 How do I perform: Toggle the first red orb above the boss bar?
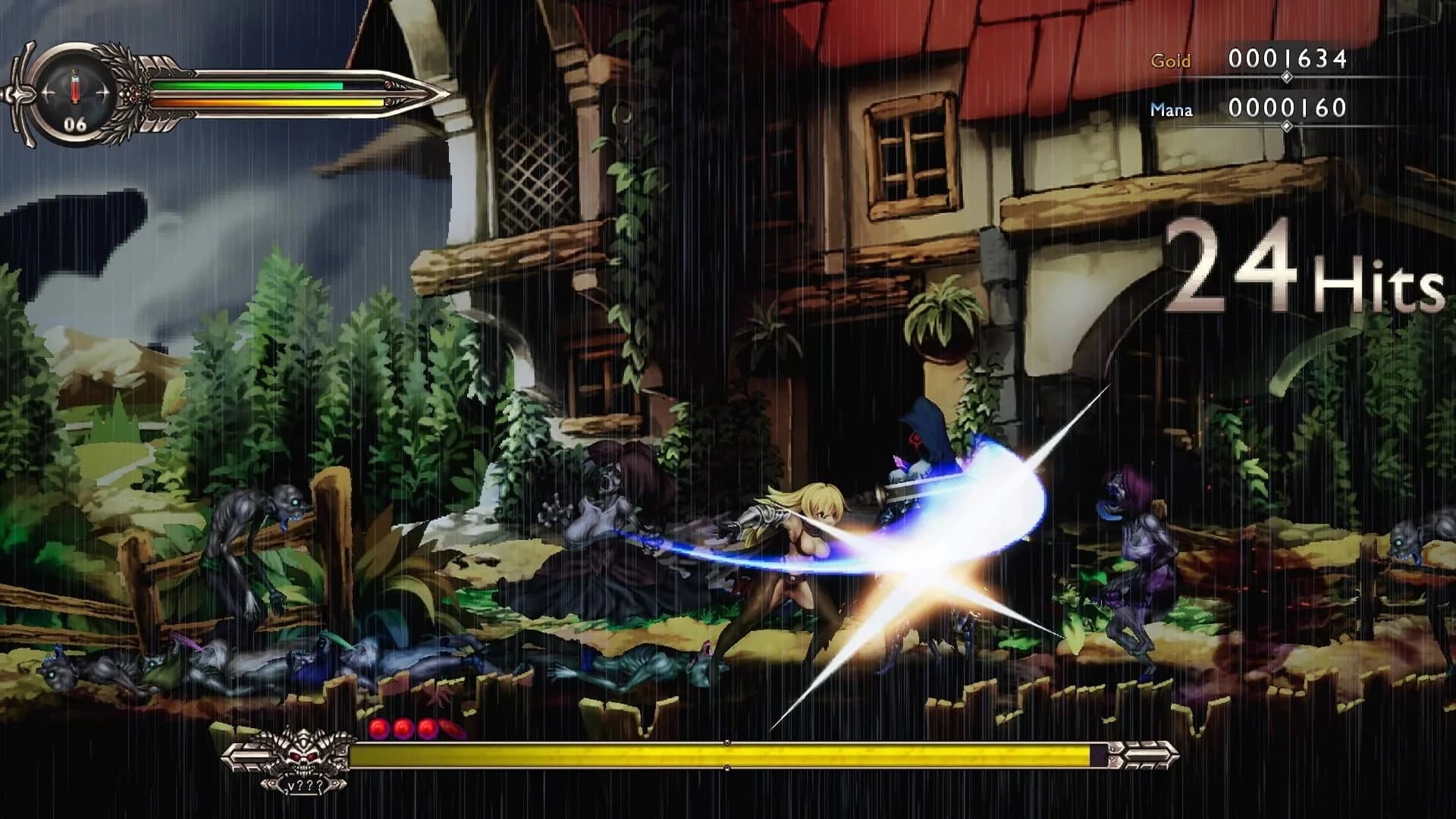click(378, 730)
